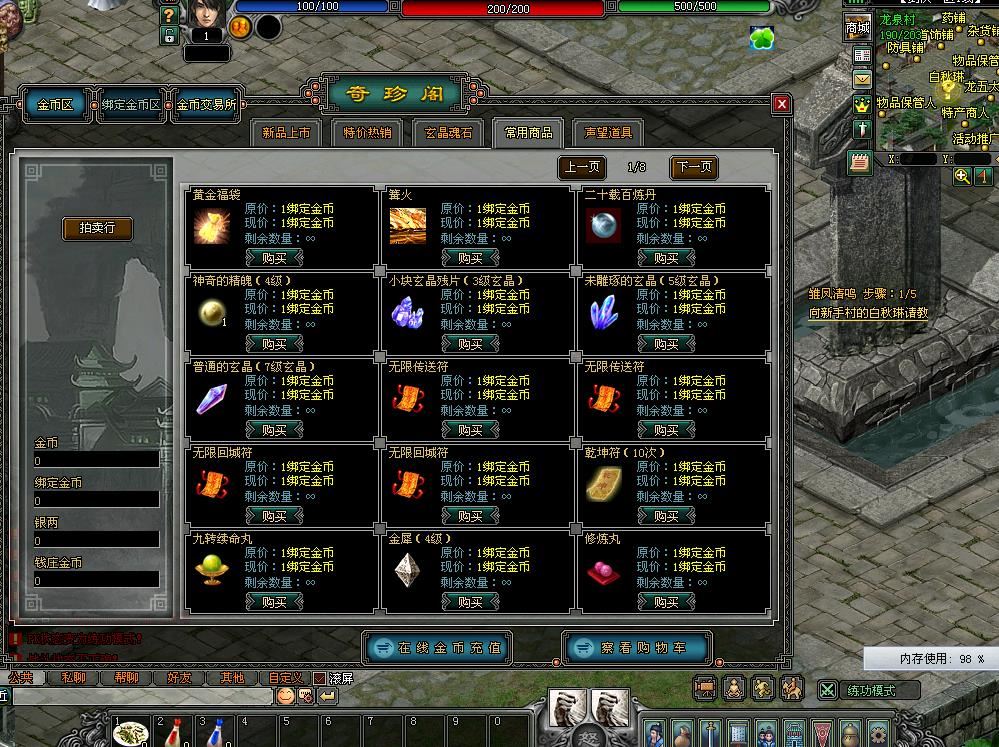The image size is (999, 747).
Task: Open the 拍卖行 auction house
Action: (97, 228)
